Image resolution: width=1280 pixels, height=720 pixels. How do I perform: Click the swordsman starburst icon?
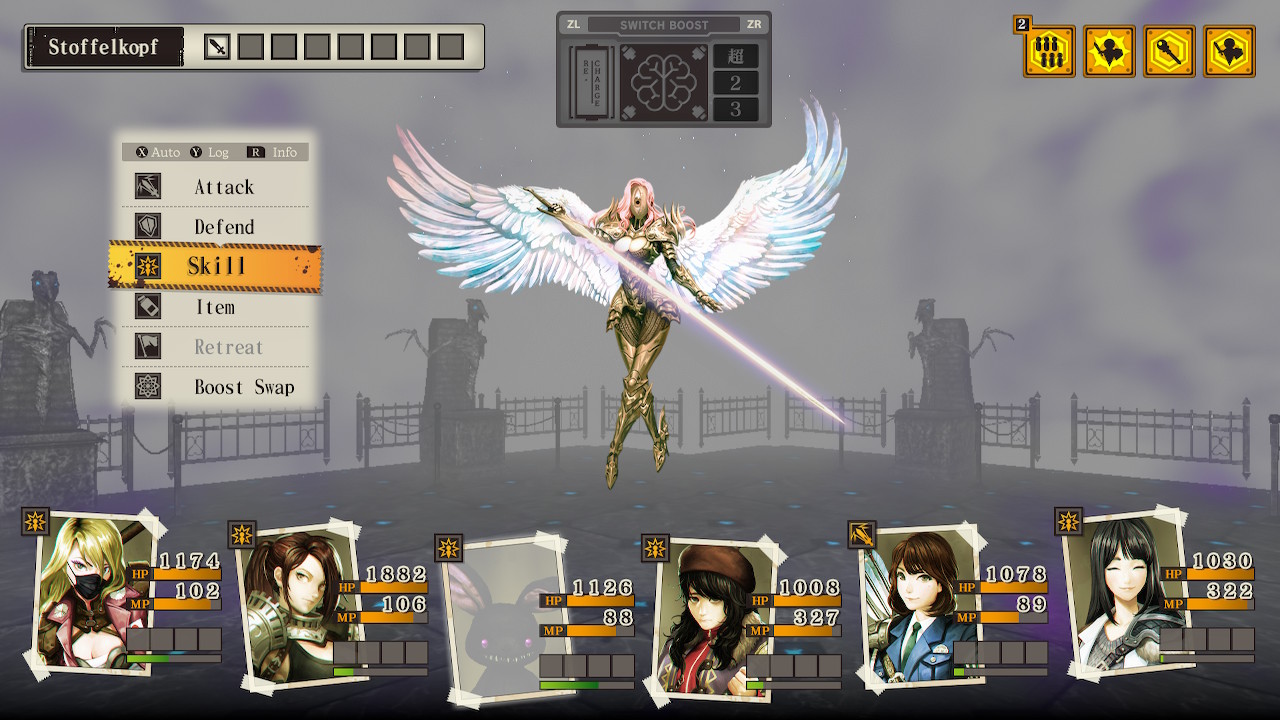(1109, 52)
